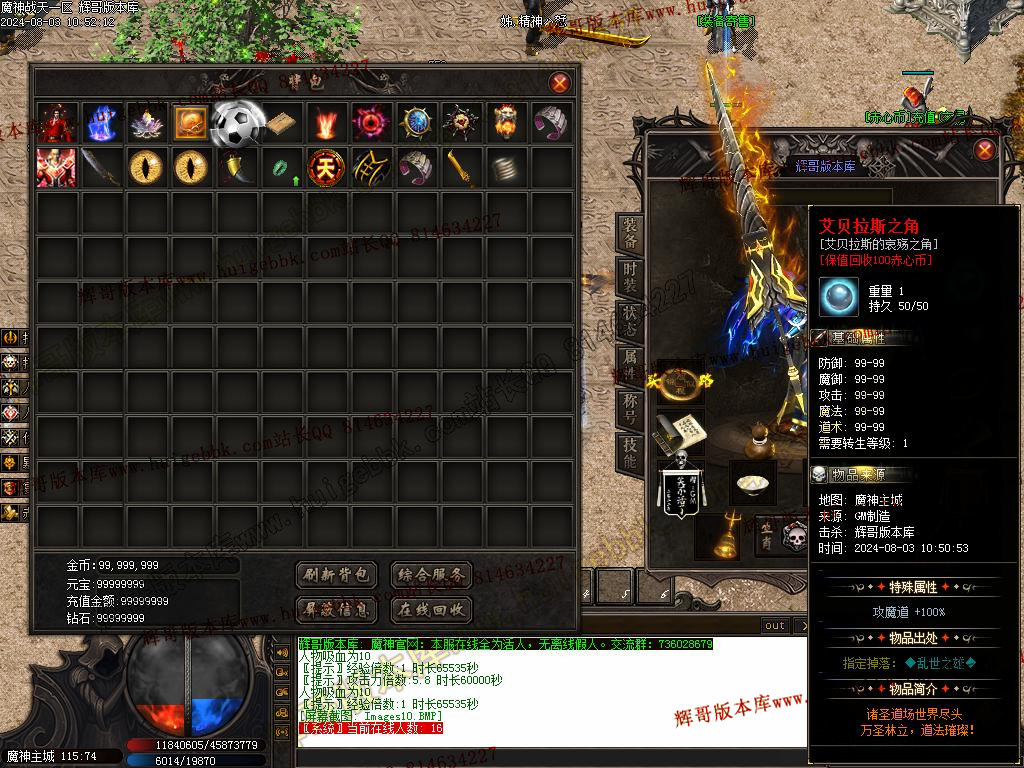Toggle 屏蔽信息 message blocking
The image size is (1024, 768).
pos(337,609)
